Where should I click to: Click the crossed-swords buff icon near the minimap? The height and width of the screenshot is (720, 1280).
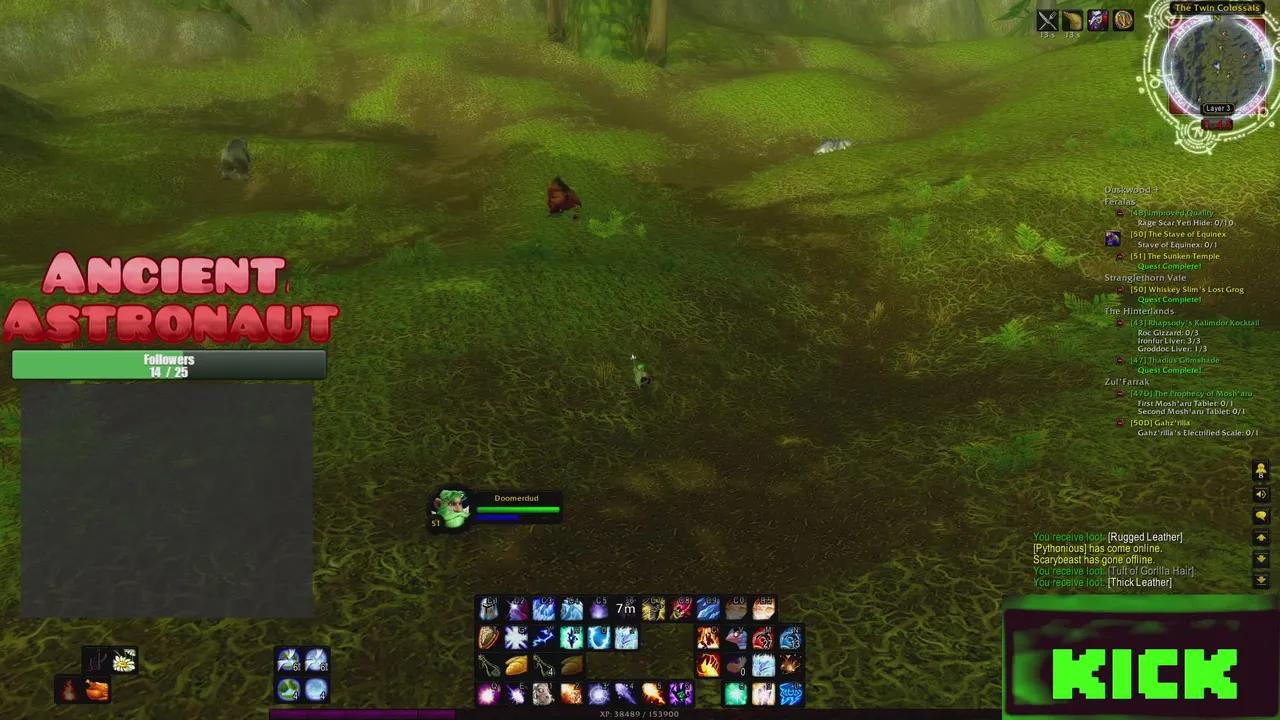click(x=1047, y=19)
